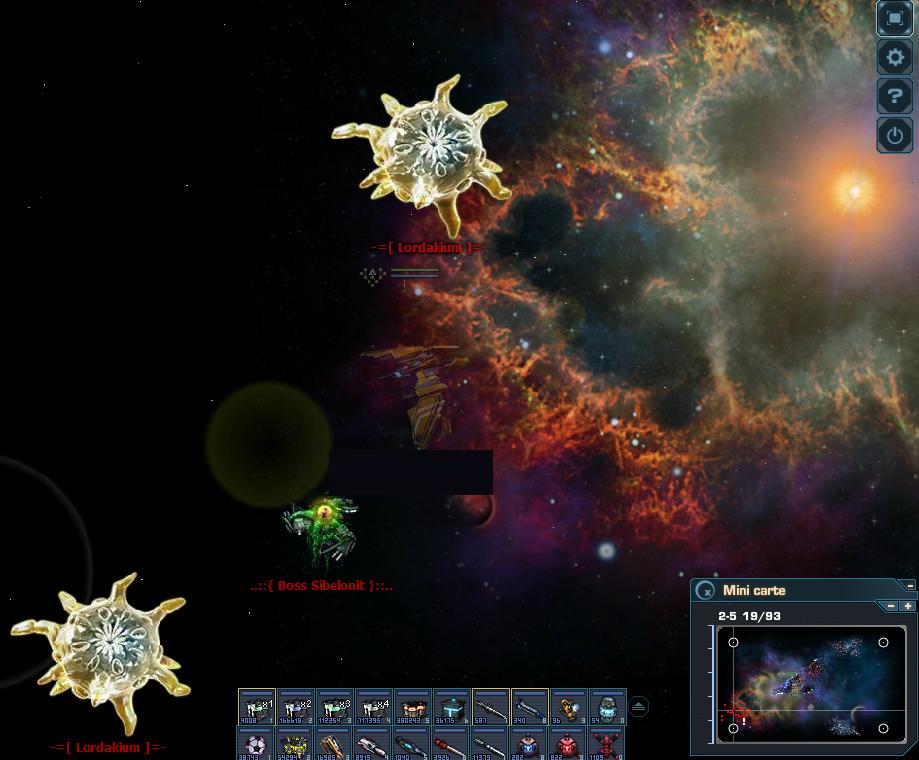Select the x3 laser ammo slot

(335, 706)
